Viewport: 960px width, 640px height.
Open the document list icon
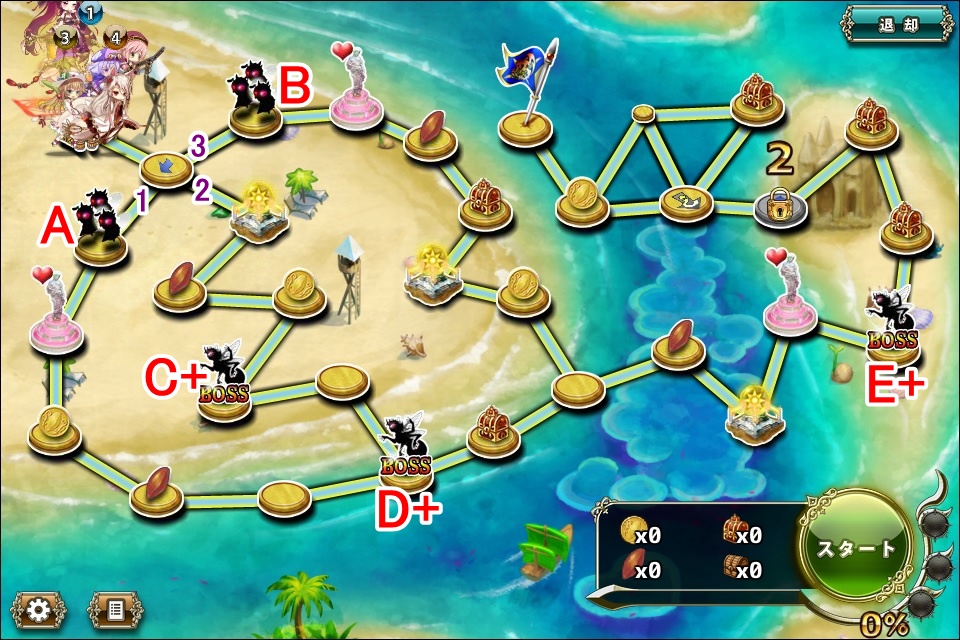click(115, 609)
